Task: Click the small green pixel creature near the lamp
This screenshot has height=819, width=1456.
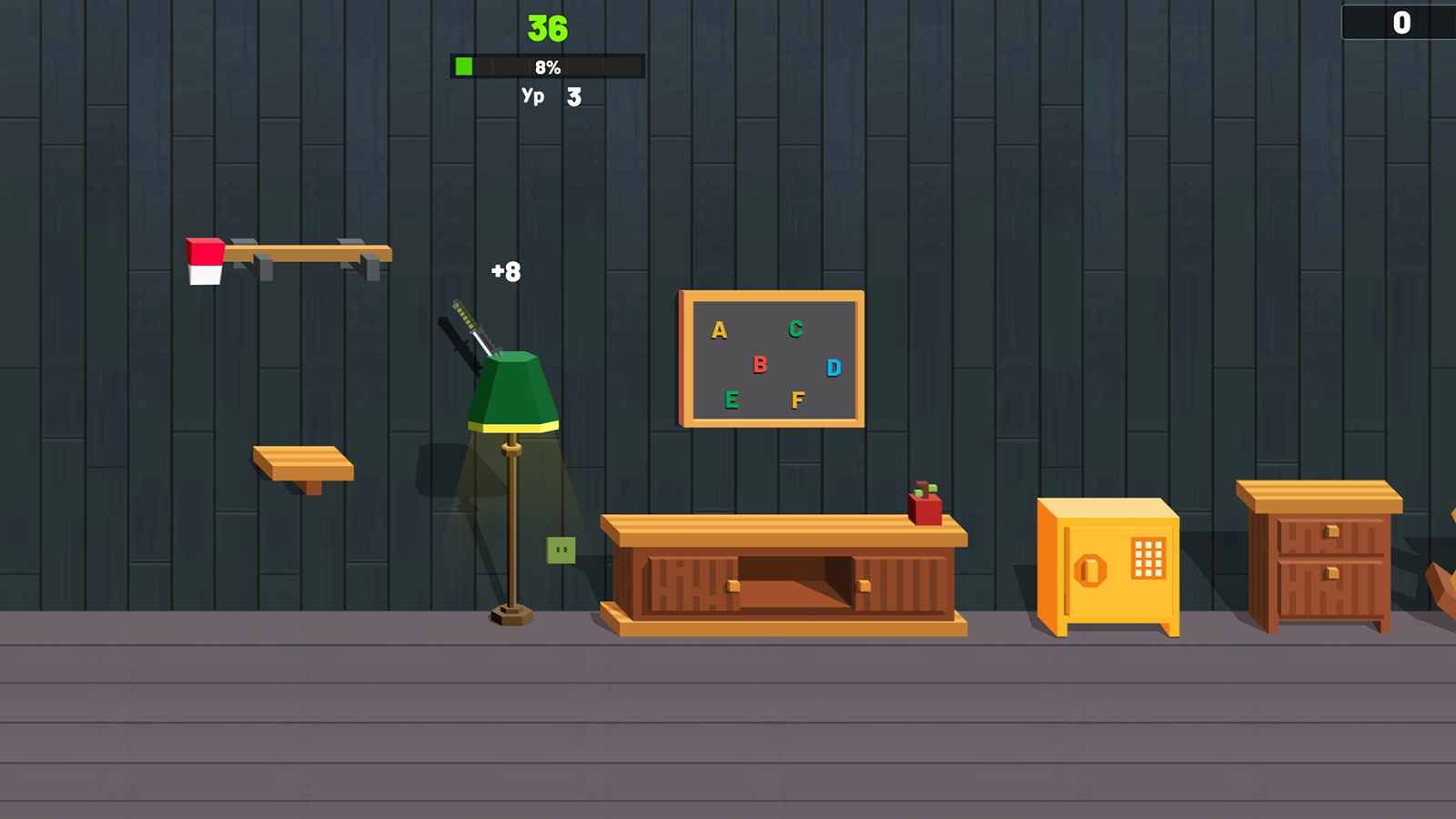Action: pos(563,549)
